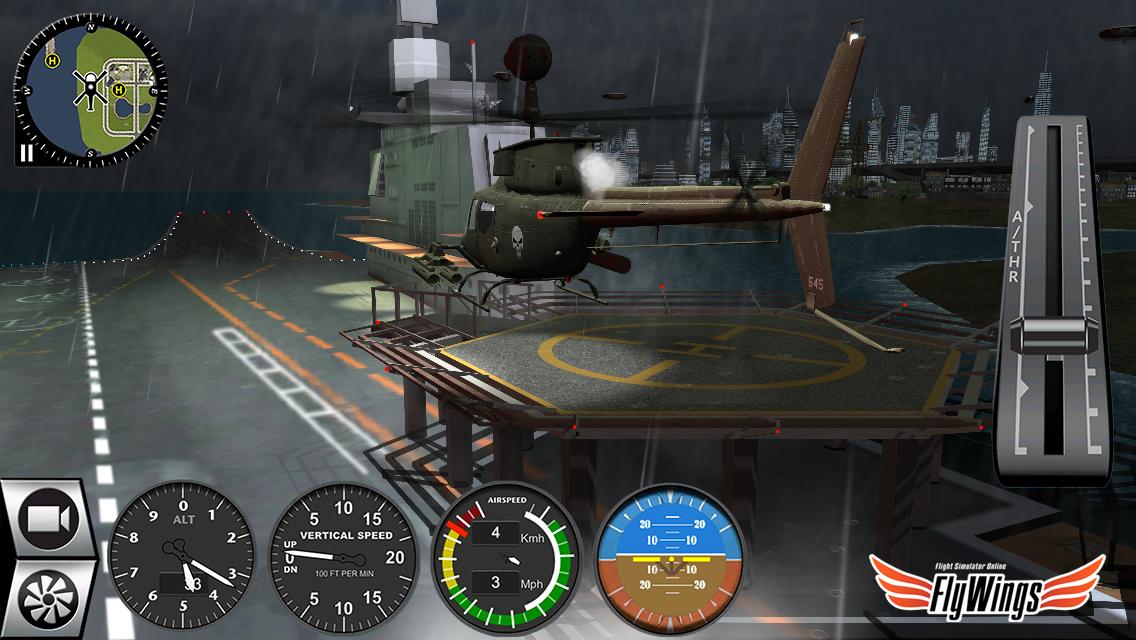Tap the turbine fan engine button
Image resolution: width=1136 pixels, height=640 pixels.
point(48,598)
